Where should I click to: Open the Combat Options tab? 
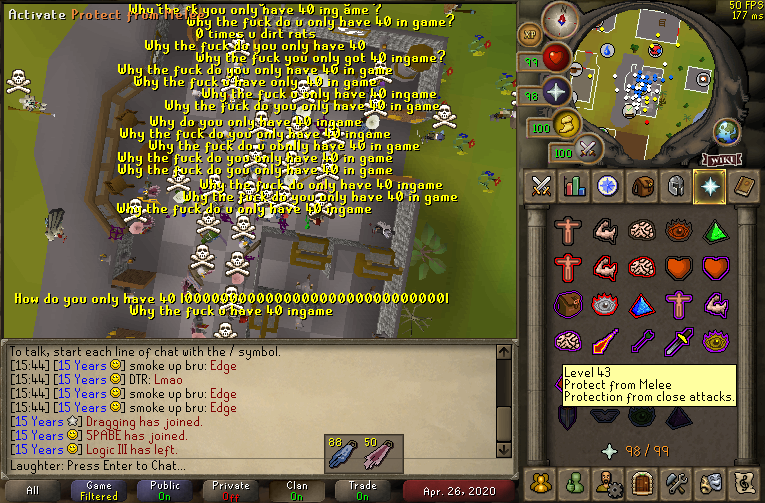542,185
